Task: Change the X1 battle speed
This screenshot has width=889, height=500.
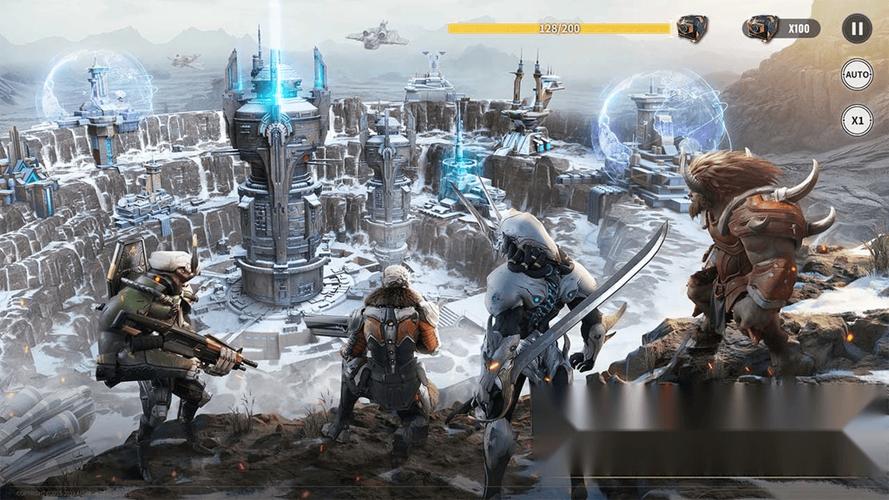Action: click(856, 120)
